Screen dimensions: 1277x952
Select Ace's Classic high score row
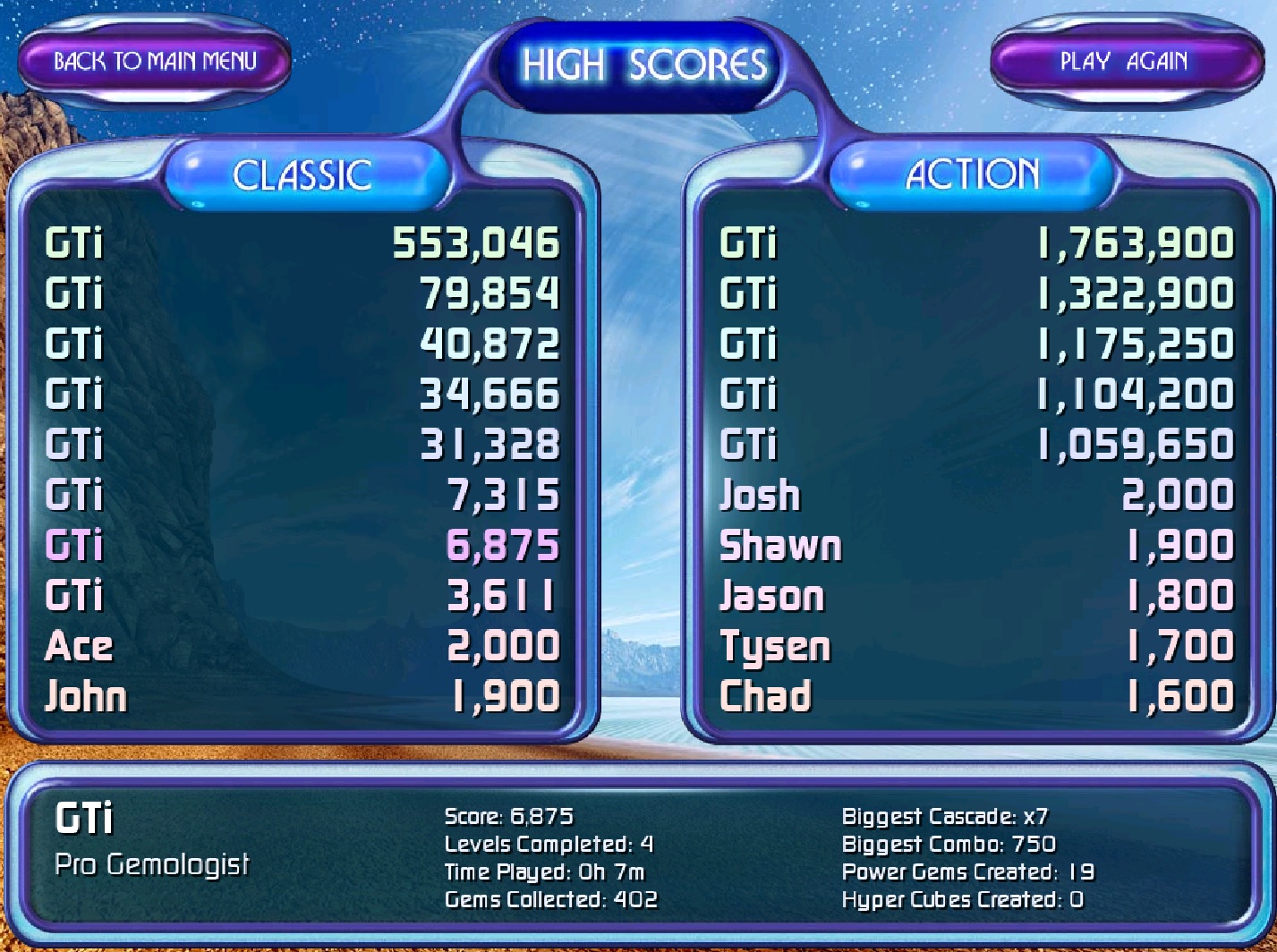click(x=302, y=646)
